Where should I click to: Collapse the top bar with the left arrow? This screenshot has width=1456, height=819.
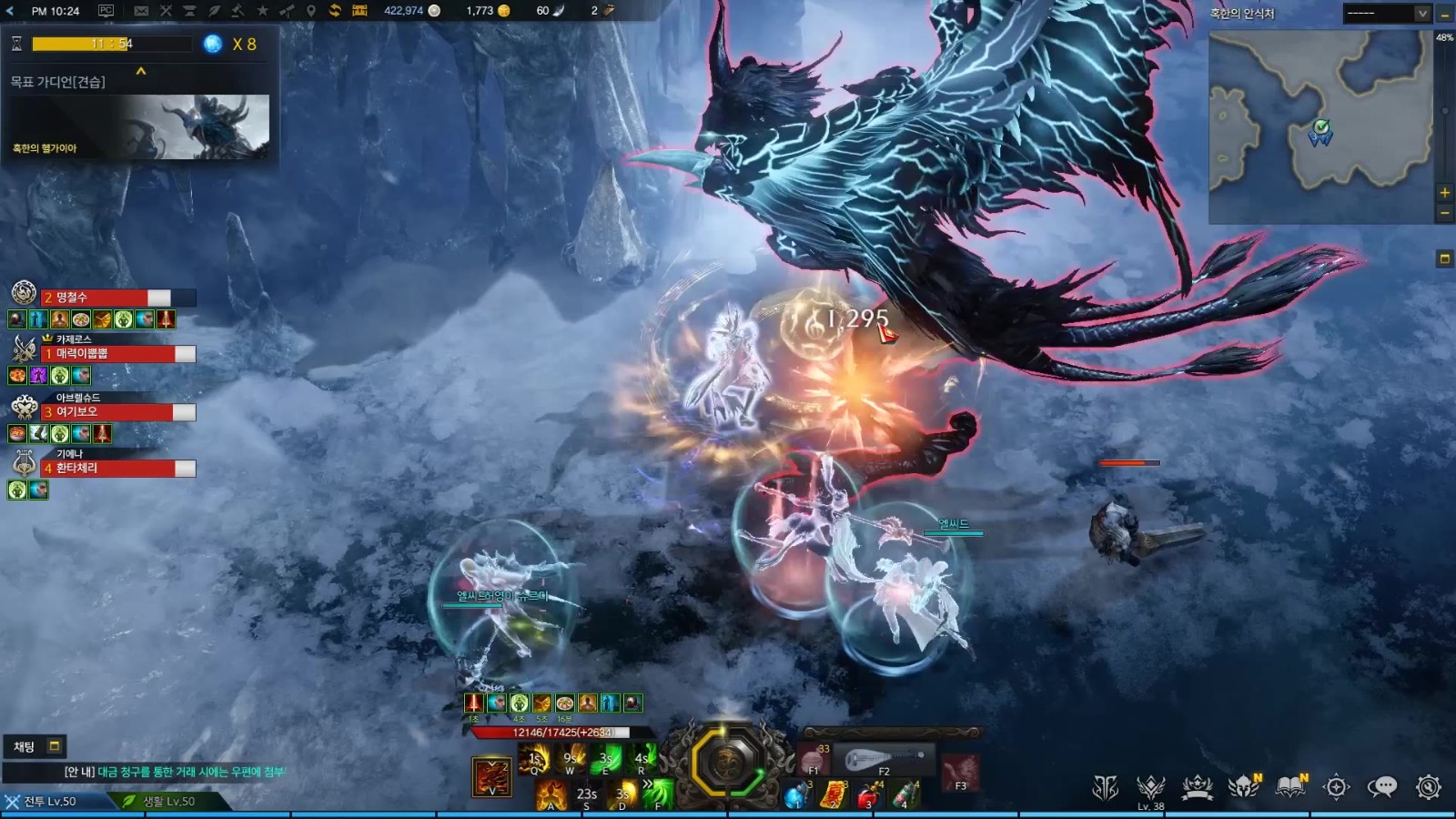pos(11,11)
